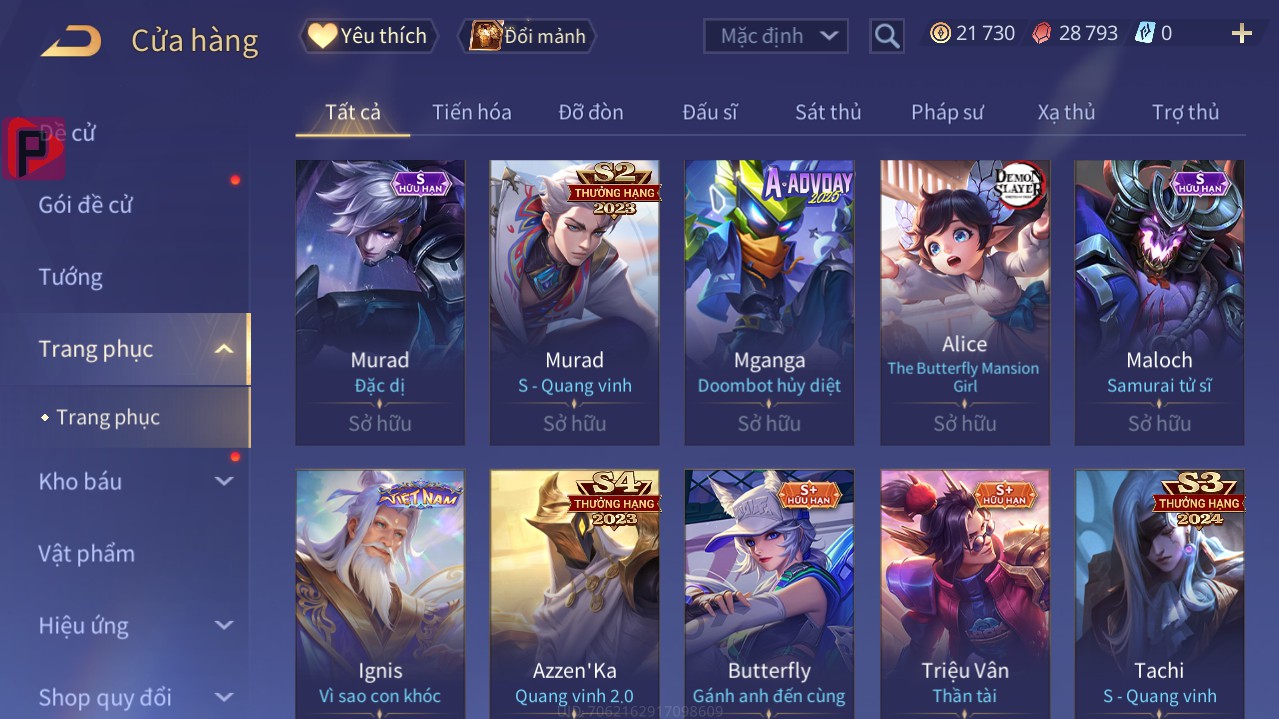
Task: Switch to the Tiến hóa tab
Action: [471, 112]
